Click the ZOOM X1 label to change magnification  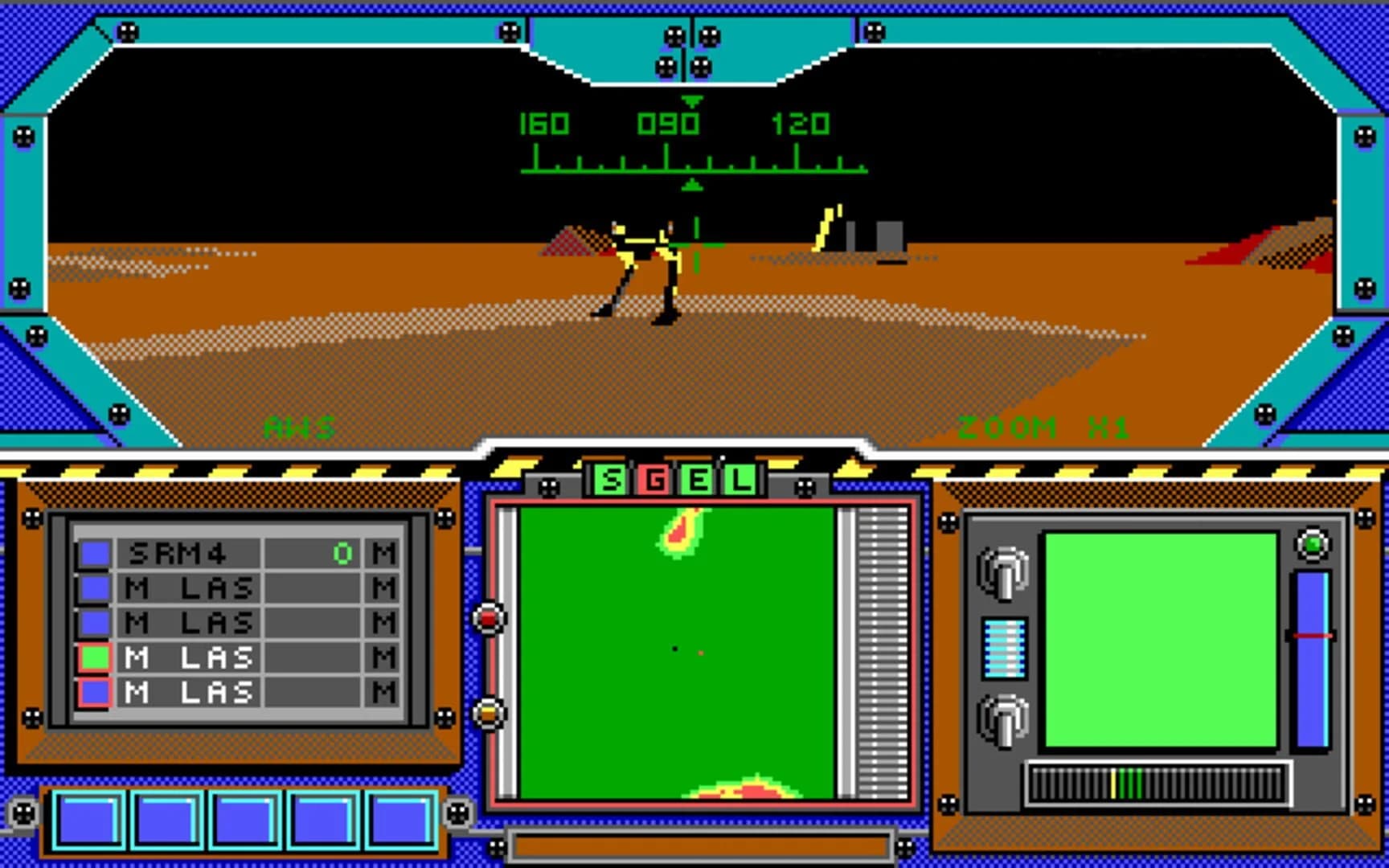click(1044, 428)
